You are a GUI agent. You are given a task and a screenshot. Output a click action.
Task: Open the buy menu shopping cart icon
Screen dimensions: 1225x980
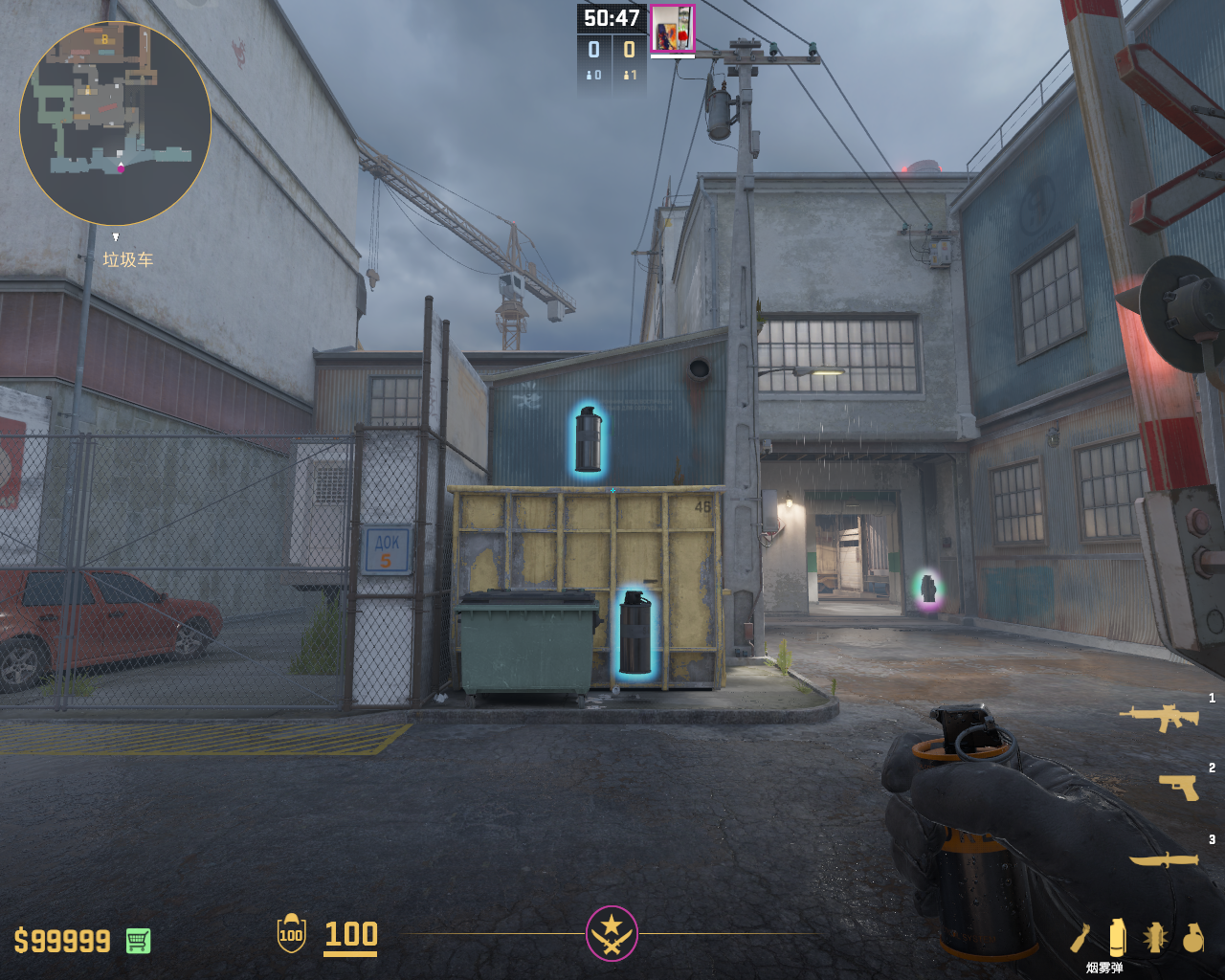click(x=138, y=941)
